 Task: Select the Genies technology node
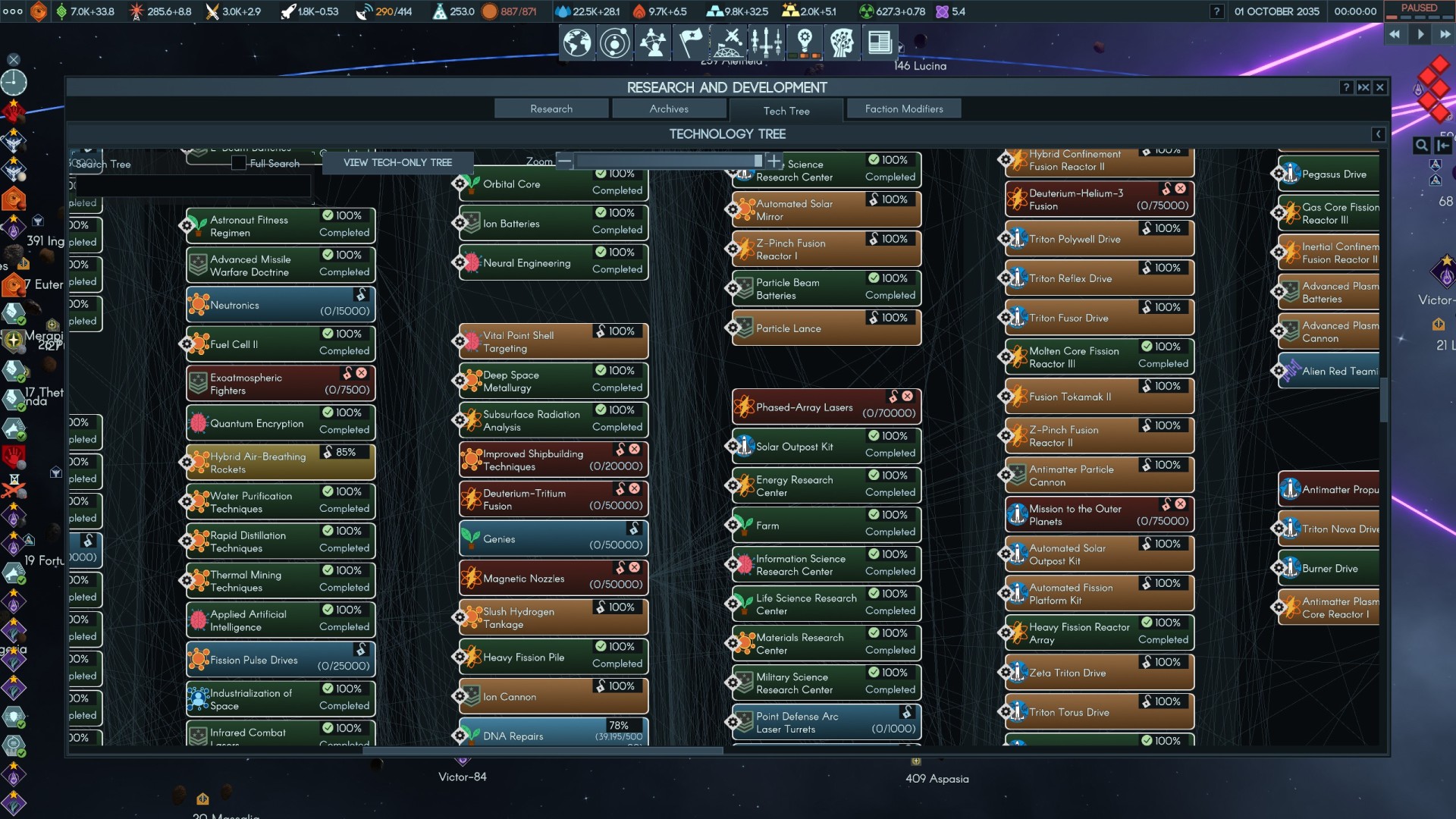point(554,539)
